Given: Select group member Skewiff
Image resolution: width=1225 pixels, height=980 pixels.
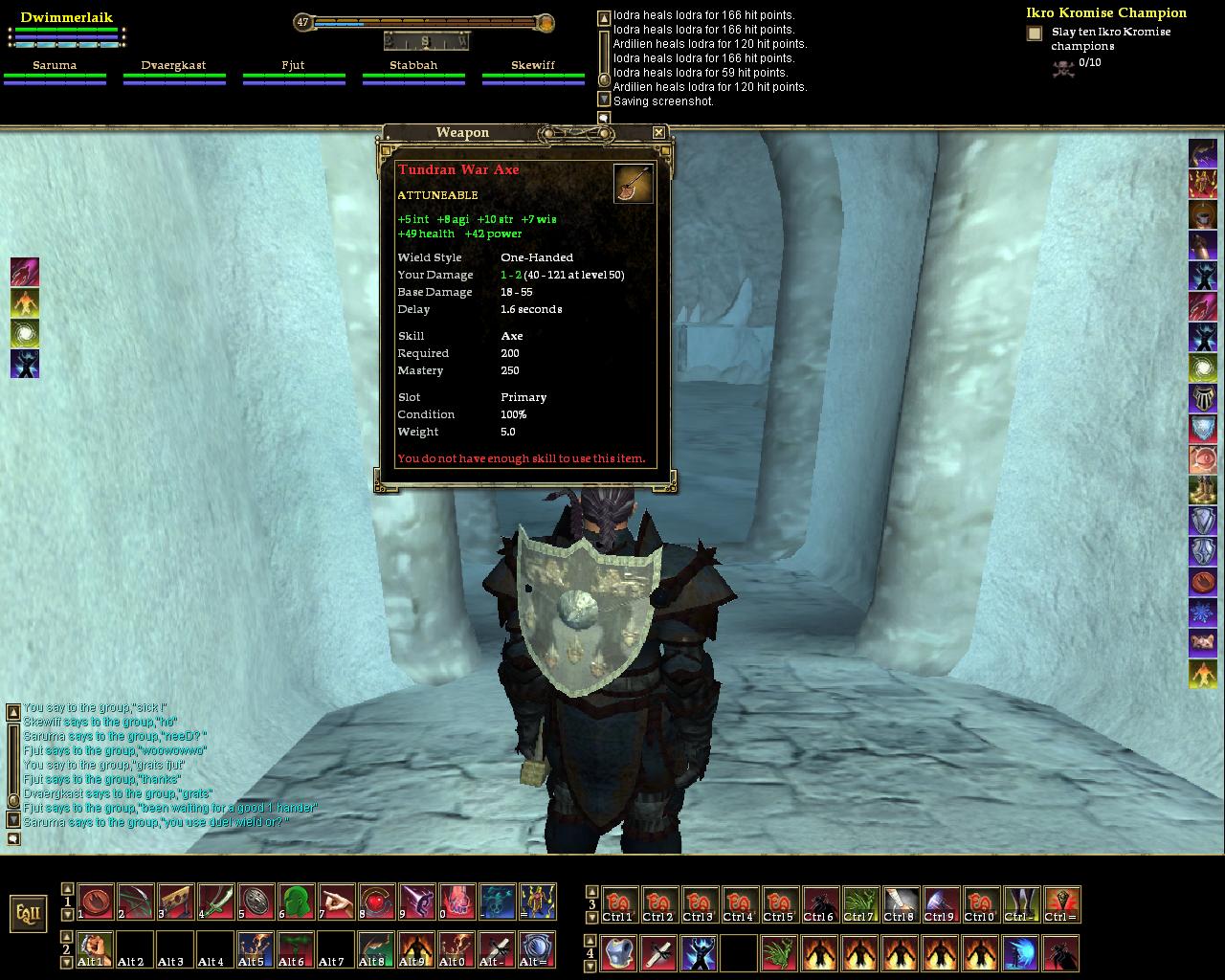Looking at the screenshot, I should click(x=533, y=66).
